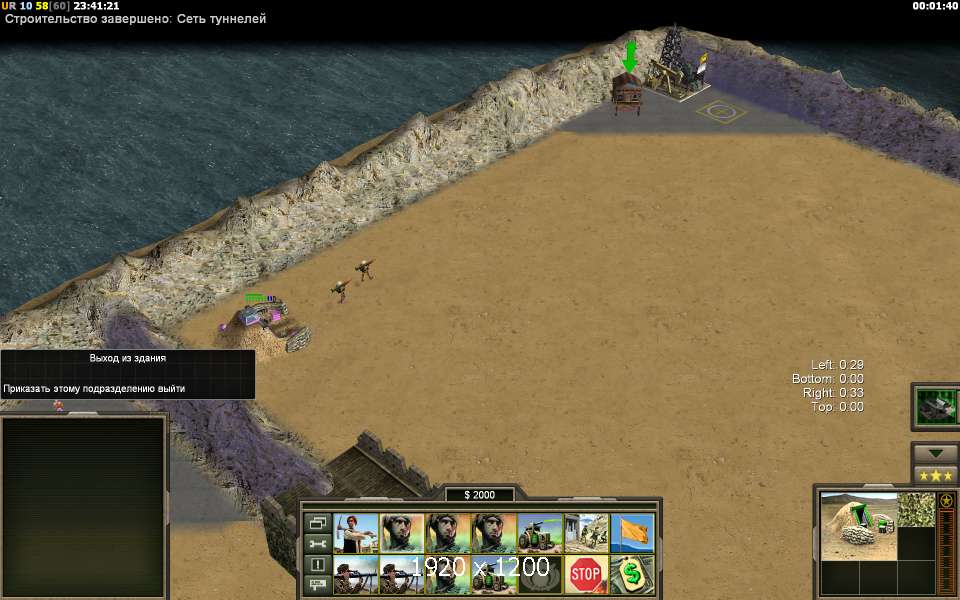Select the green-framed vehicle shortcut icon
960x600 pixels.
(936, 404)
